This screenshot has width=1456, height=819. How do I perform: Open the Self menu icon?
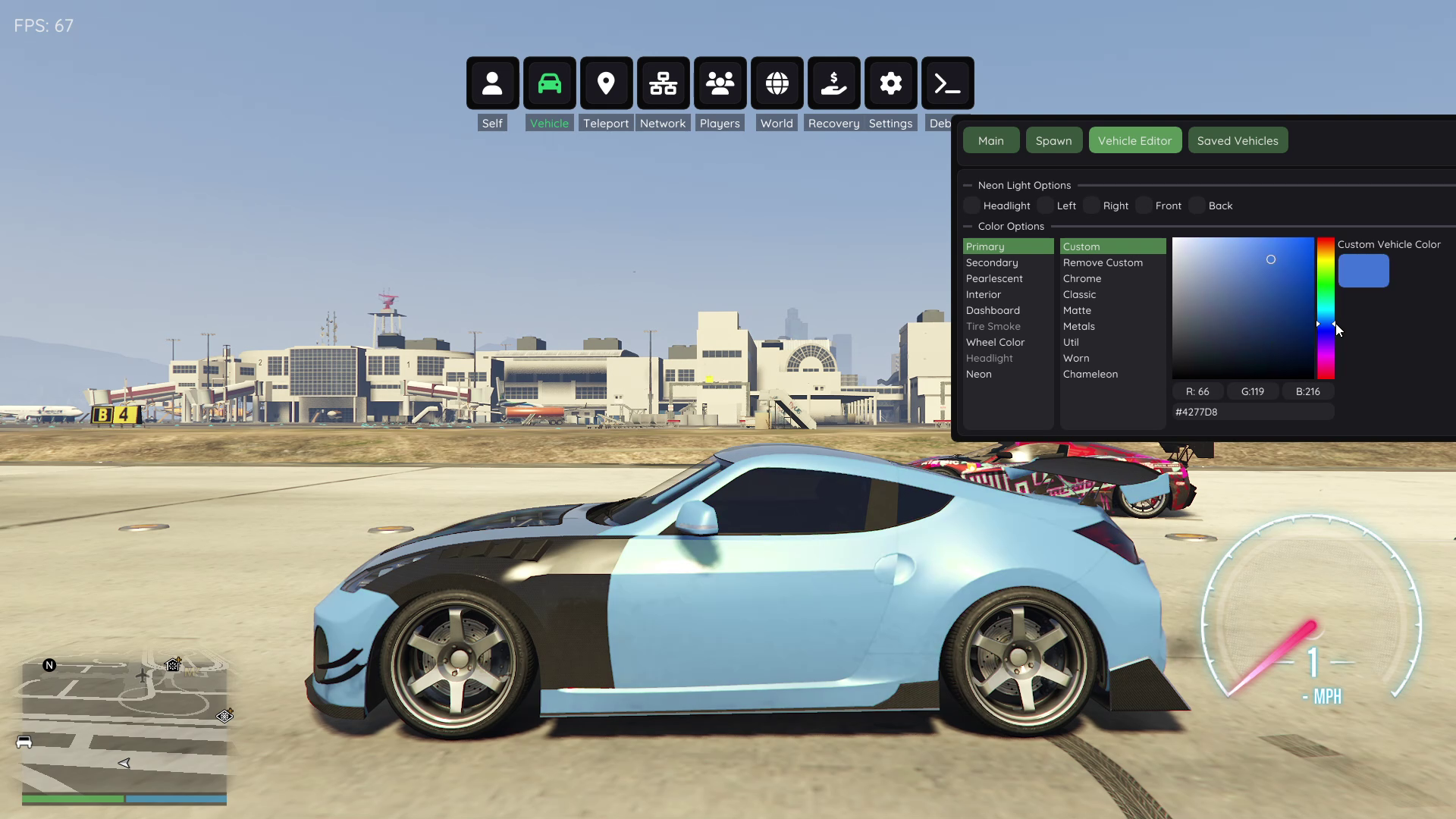[492, 83]
